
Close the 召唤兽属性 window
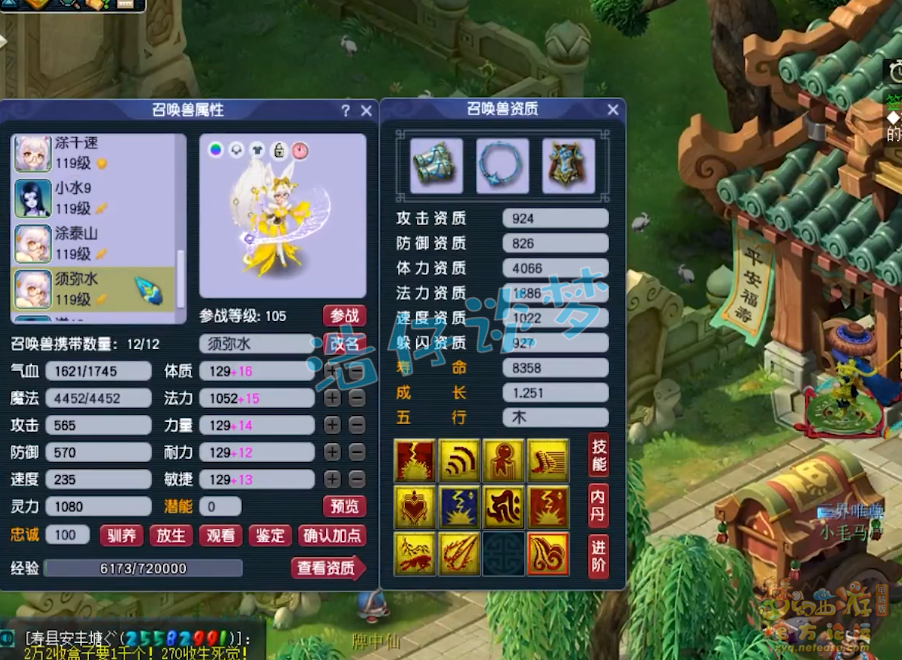click(366, 111)
